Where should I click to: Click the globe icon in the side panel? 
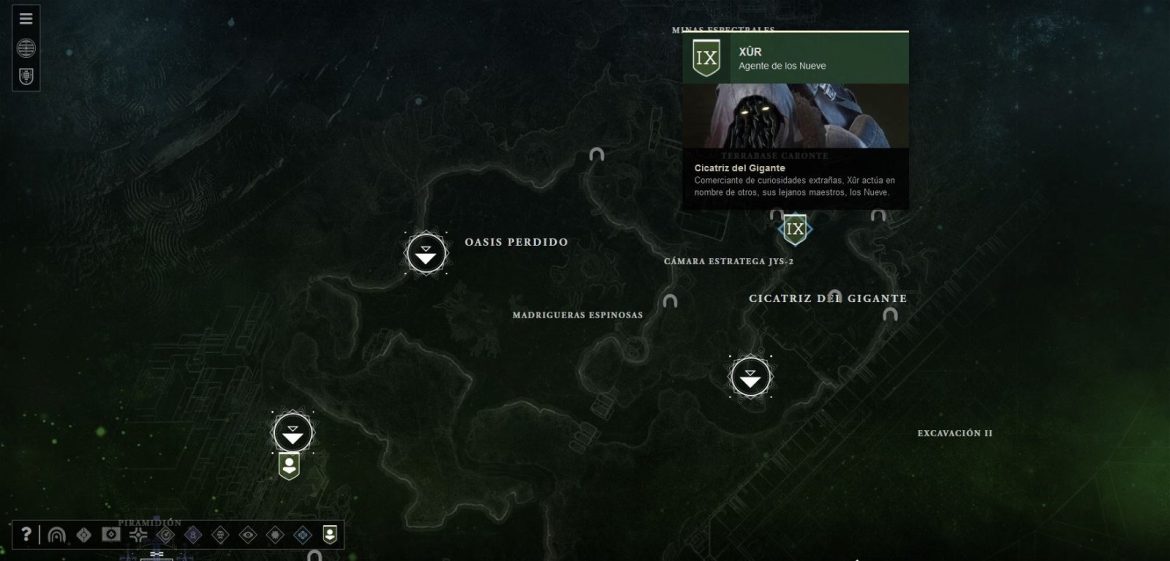pyautogui.click(x=26, y=48)
